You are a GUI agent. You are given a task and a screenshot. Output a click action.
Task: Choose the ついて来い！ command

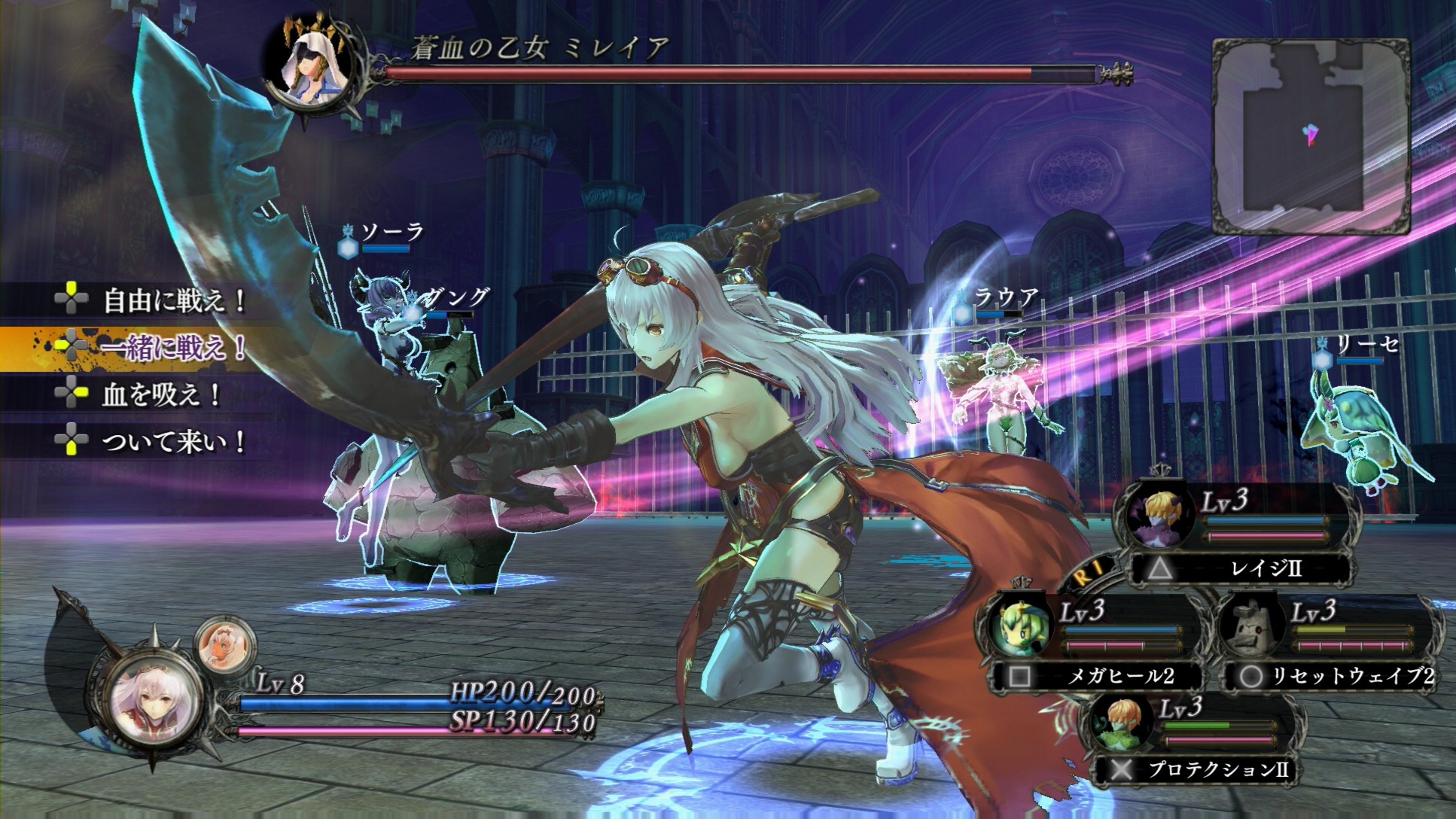(173, 441)
